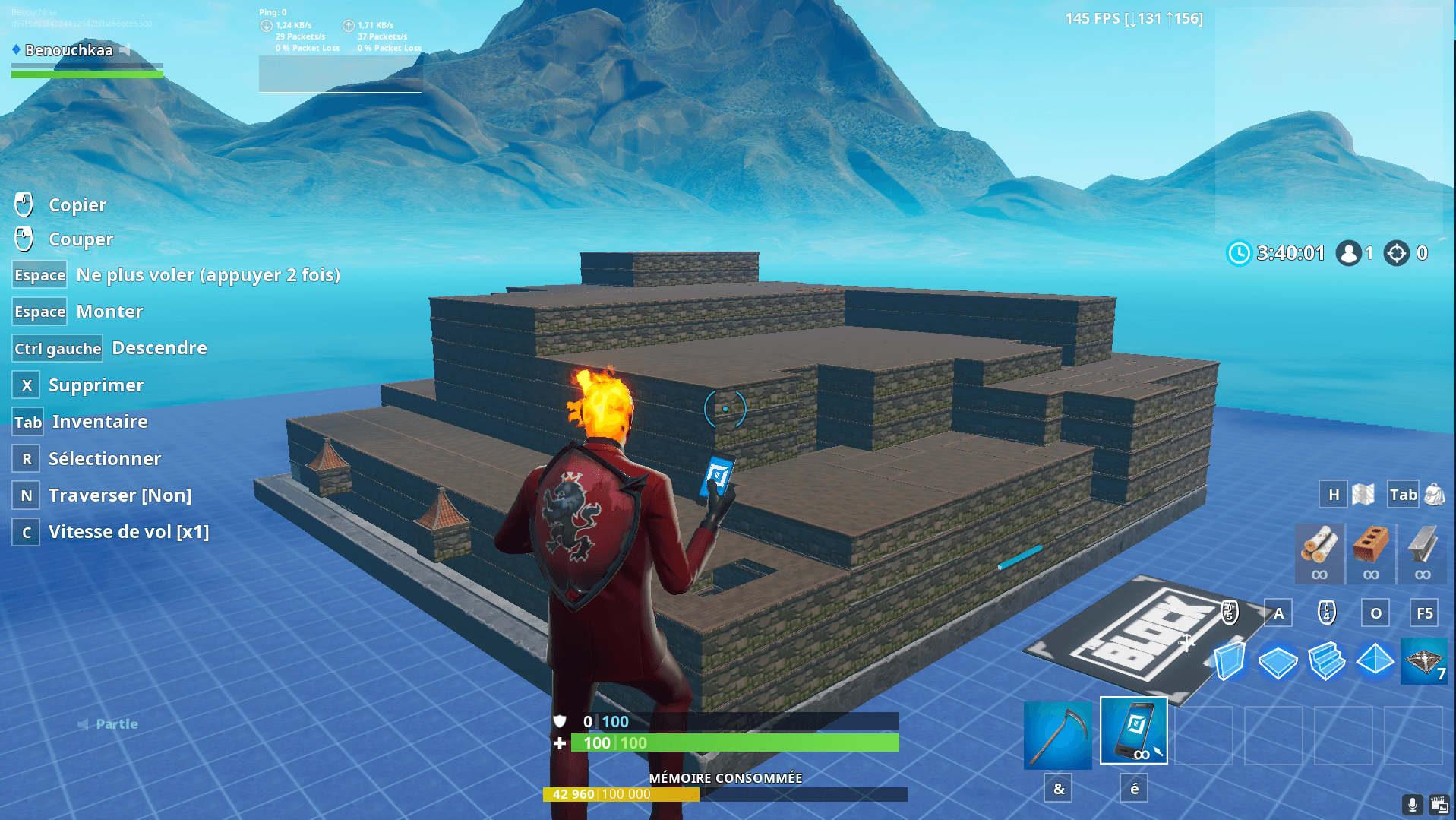Click Supprimer to delete the selection
1456x820 pixels.
[x=96, y=385]
